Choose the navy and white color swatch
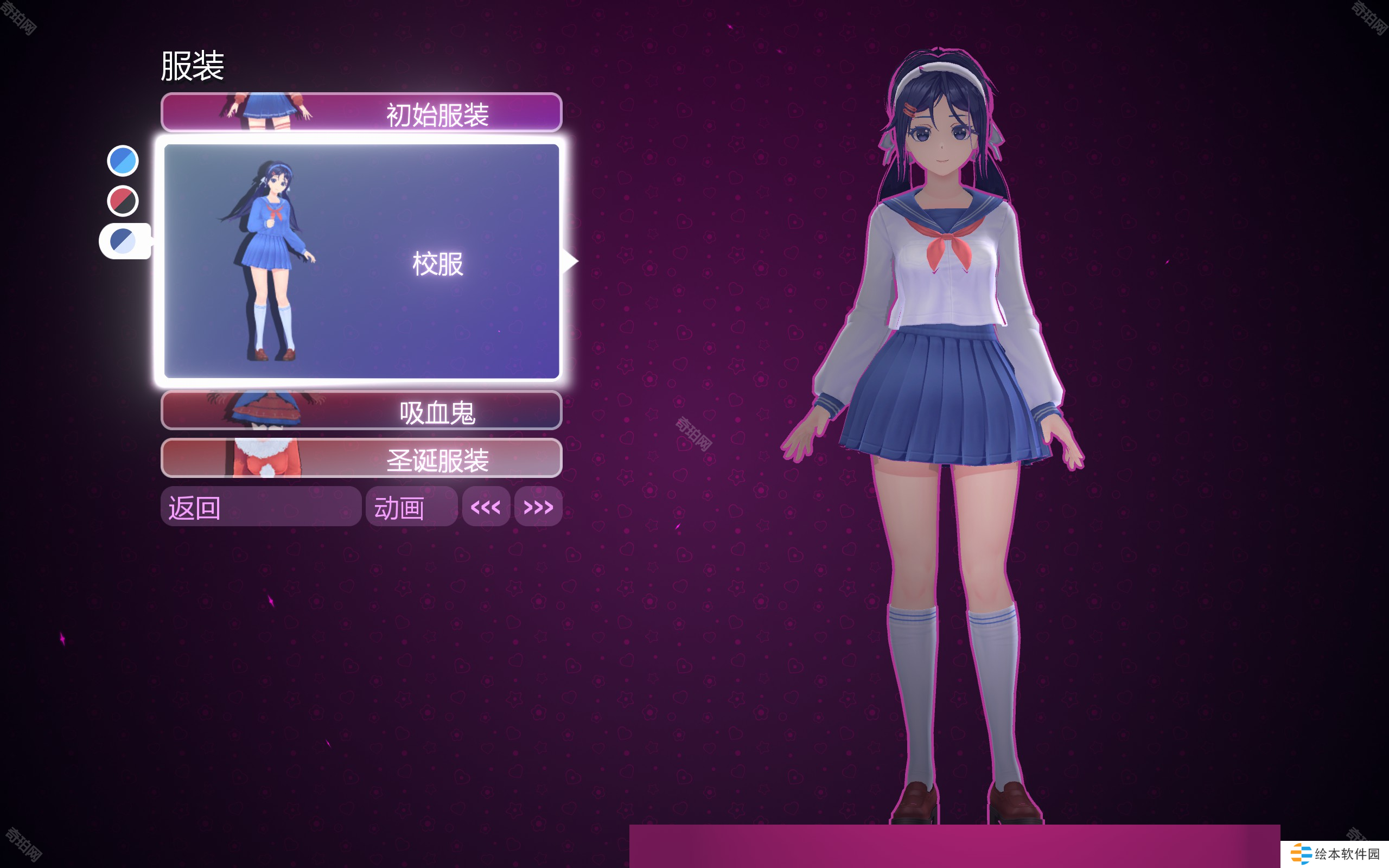1389x868 pixels. pyautogui.click(x=123, y=241)
